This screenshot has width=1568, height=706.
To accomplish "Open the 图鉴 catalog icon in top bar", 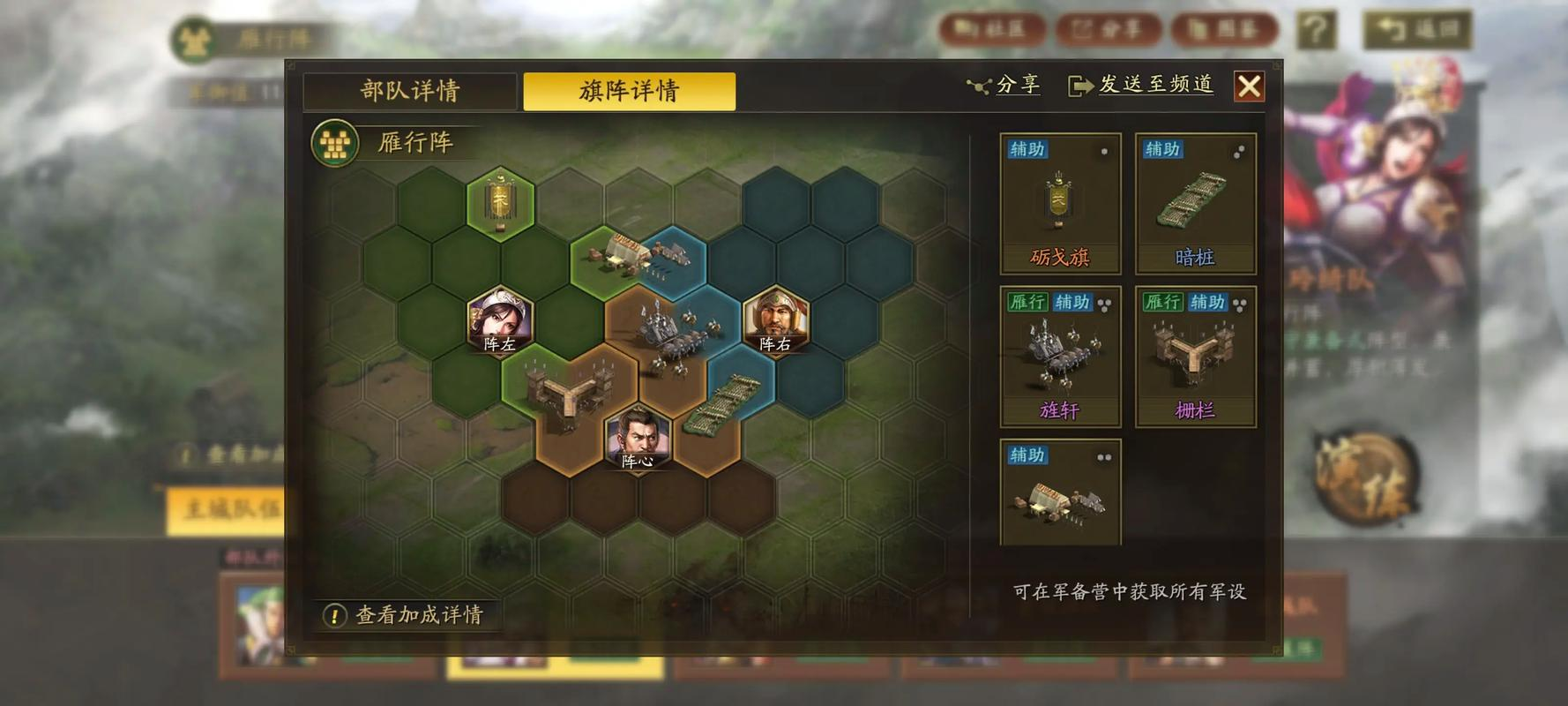I will [x=1225, y=27].
